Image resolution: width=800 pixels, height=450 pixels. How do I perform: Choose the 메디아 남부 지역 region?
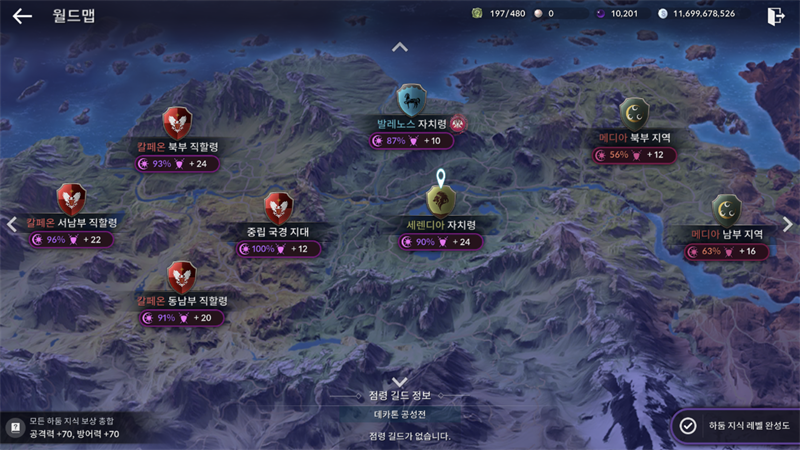coord(726,211)
